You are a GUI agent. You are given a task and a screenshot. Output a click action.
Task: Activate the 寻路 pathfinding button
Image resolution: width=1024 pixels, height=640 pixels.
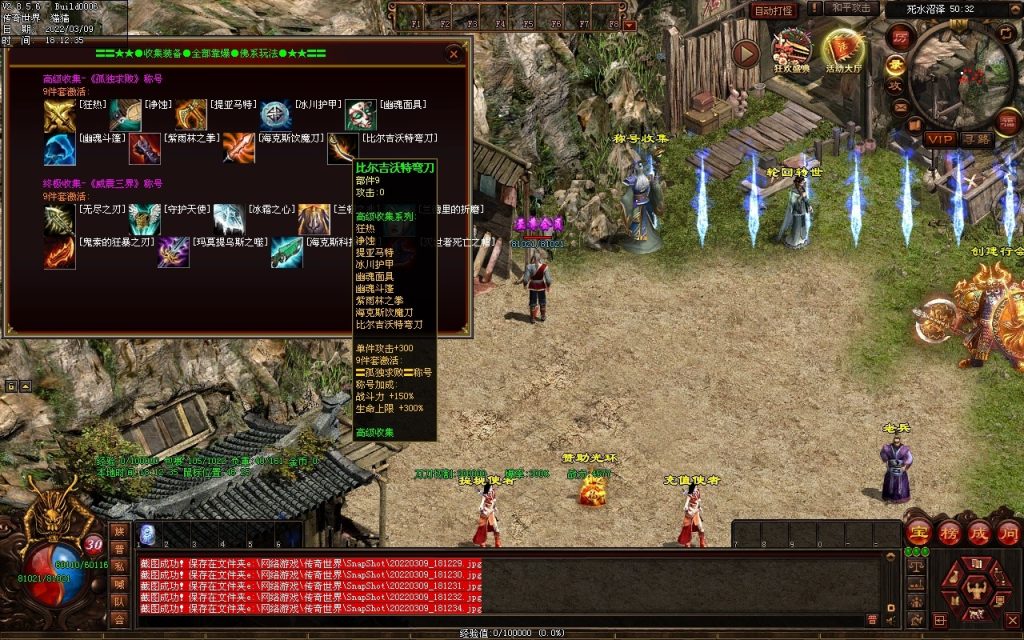pos(976,138)
